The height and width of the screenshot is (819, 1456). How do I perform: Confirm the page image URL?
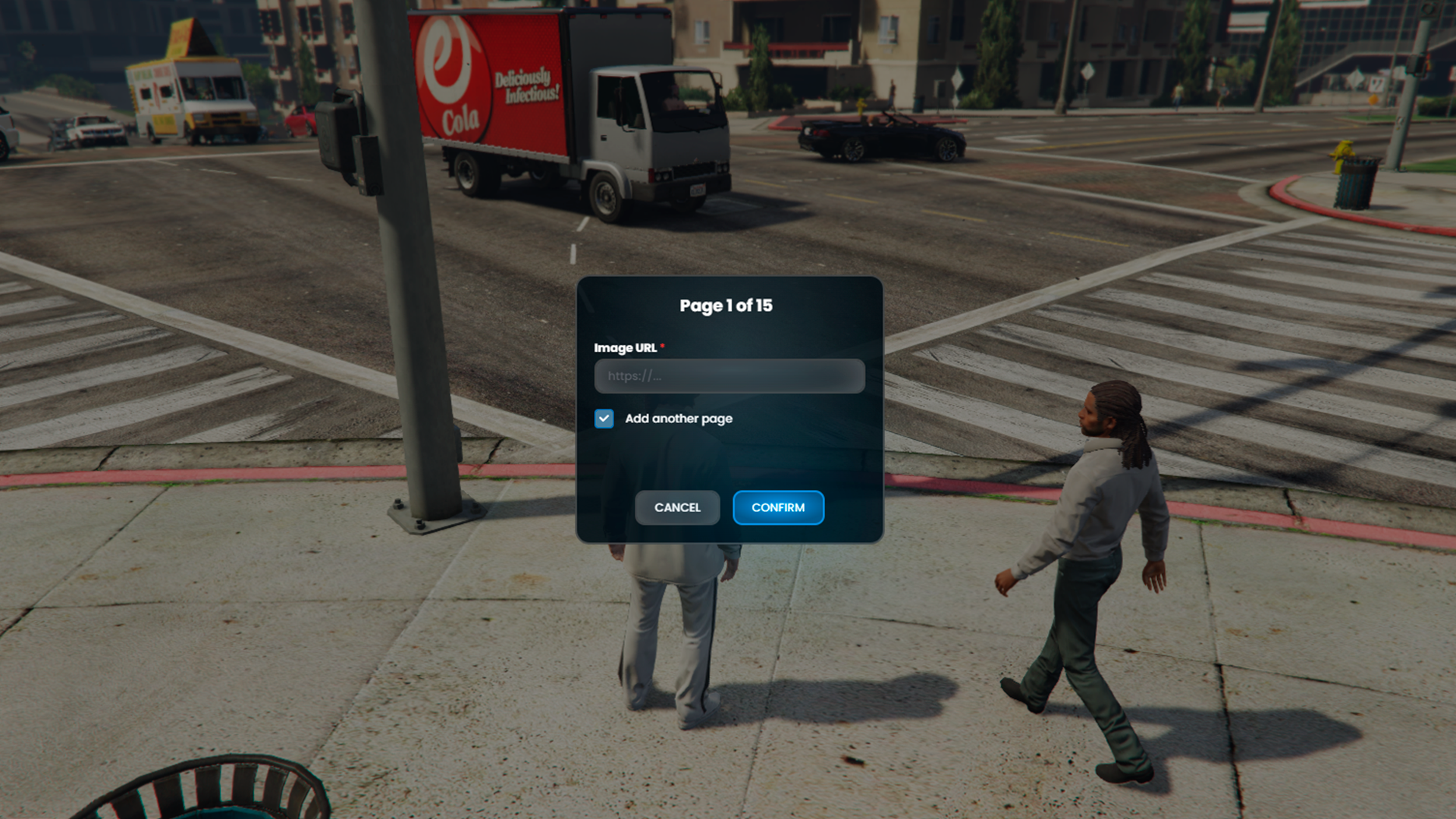[778, 507]
